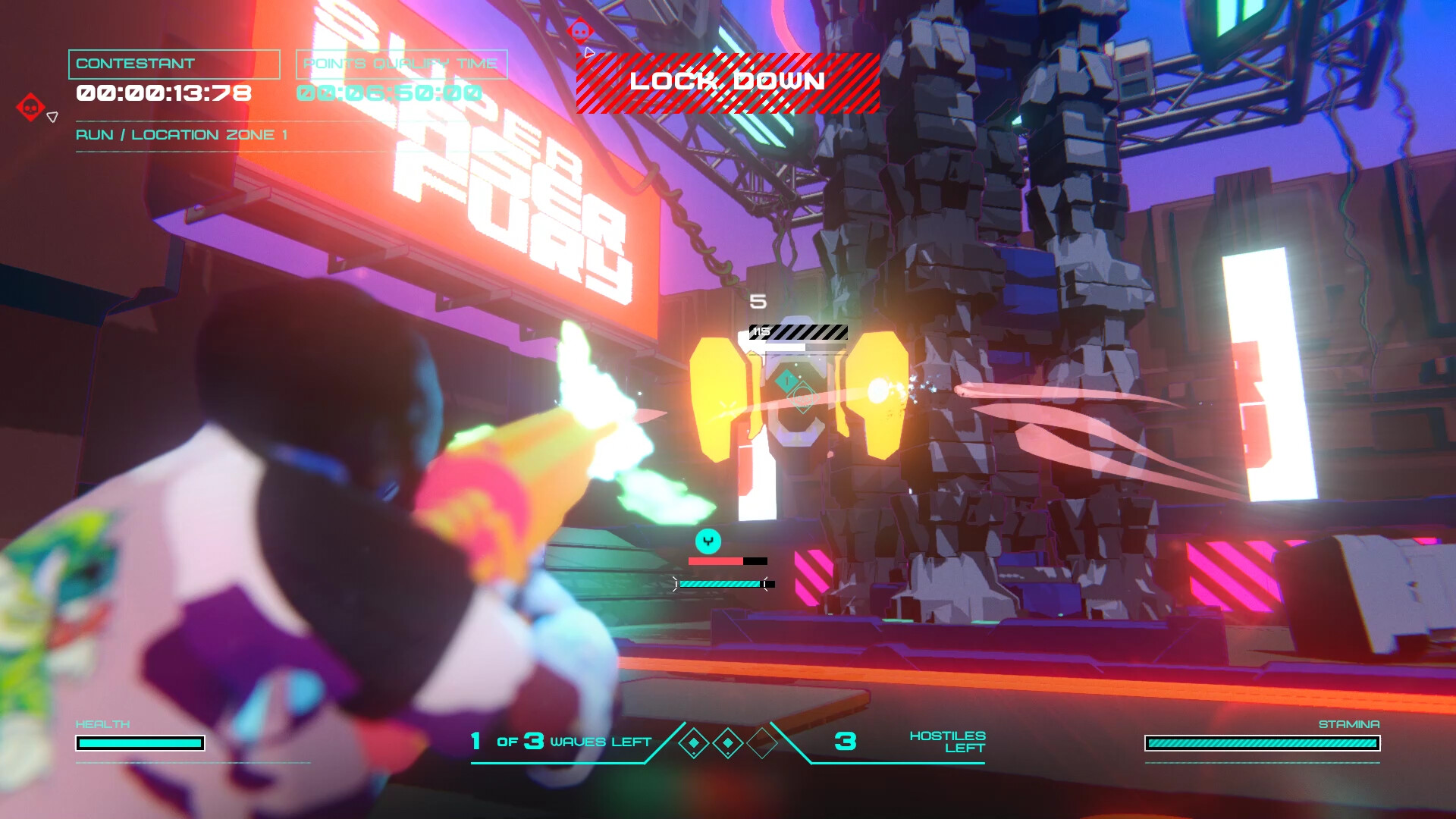Click the contestant timer 00:00:13:78
Screen dimensions: 1456x819
click(x=163, y=93)
